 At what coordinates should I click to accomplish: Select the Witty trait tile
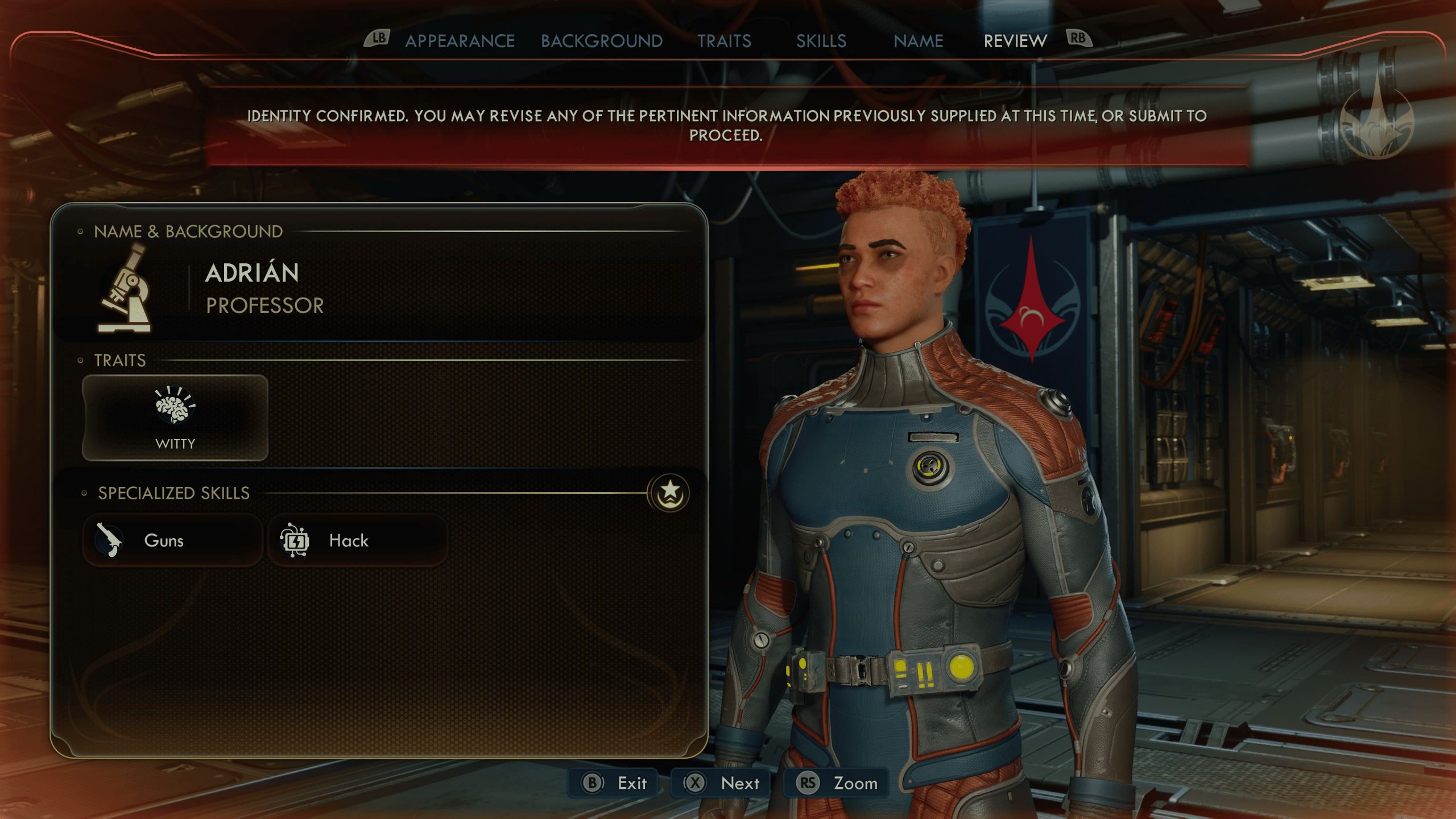(175, 418)
